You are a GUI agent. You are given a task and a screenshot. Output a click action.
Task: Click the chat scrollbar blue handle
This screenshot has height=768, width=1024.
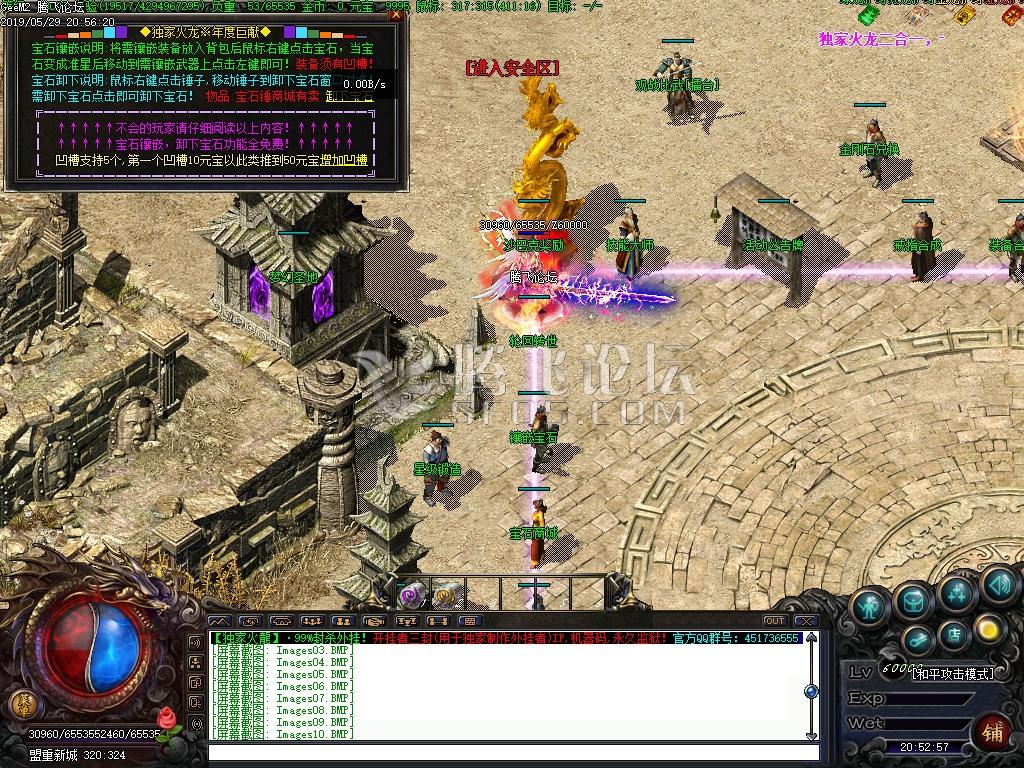pyautogui.click(x=810, y=691)
